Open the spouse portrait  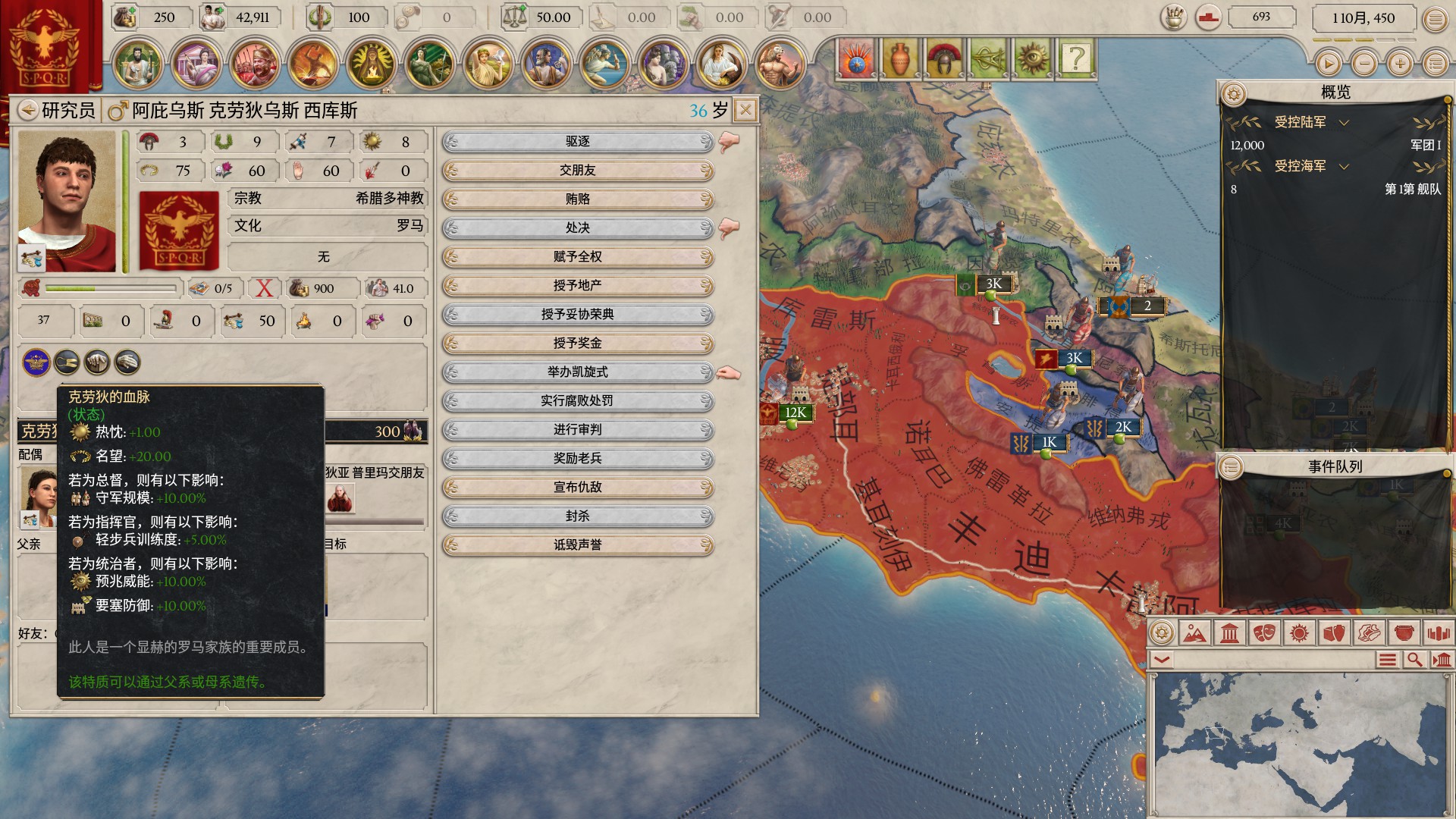tap(38, 497)
